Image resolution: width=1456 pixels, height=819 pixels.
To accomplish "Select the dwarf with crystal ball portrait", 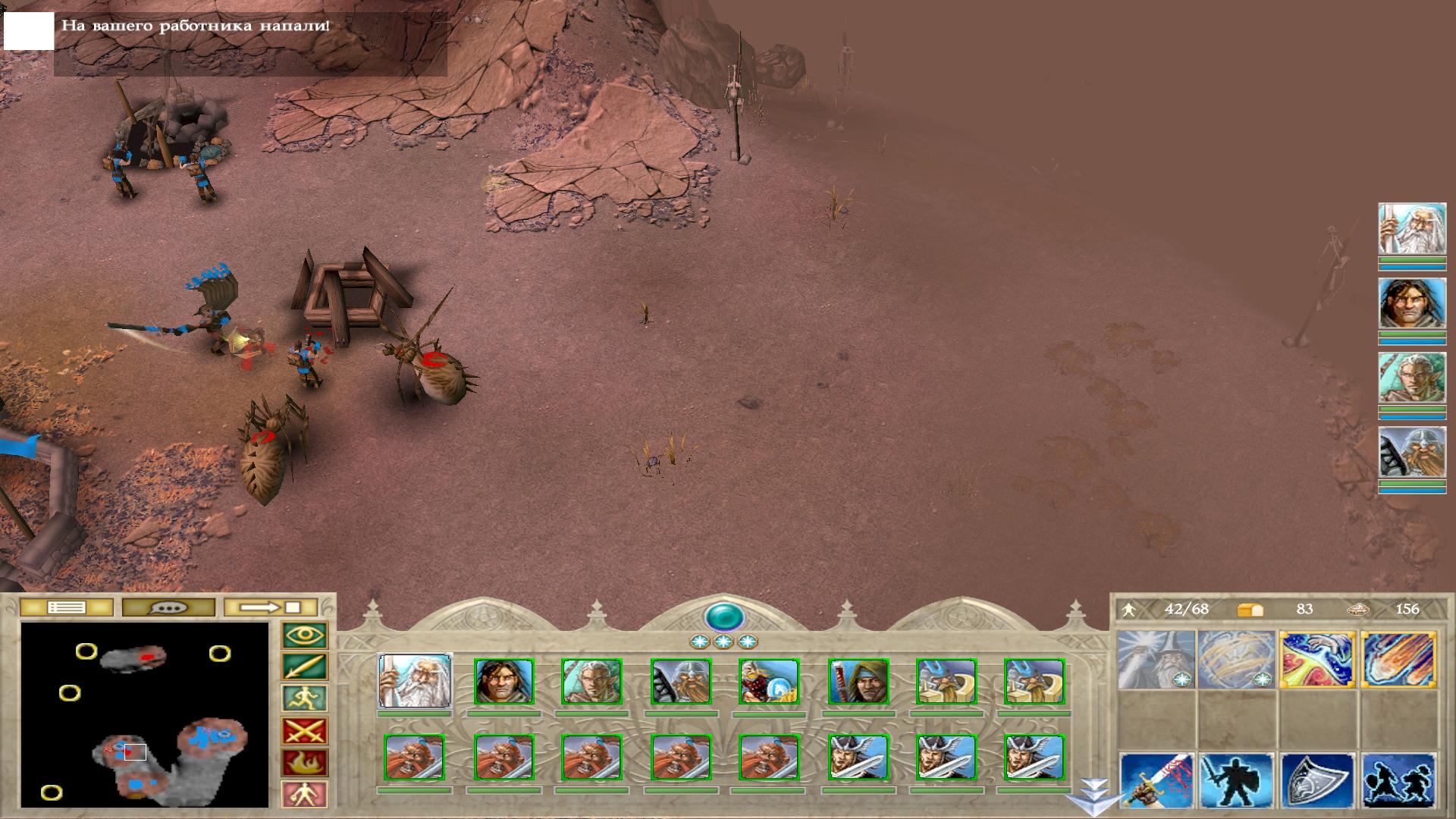I will tap(769, 681).
